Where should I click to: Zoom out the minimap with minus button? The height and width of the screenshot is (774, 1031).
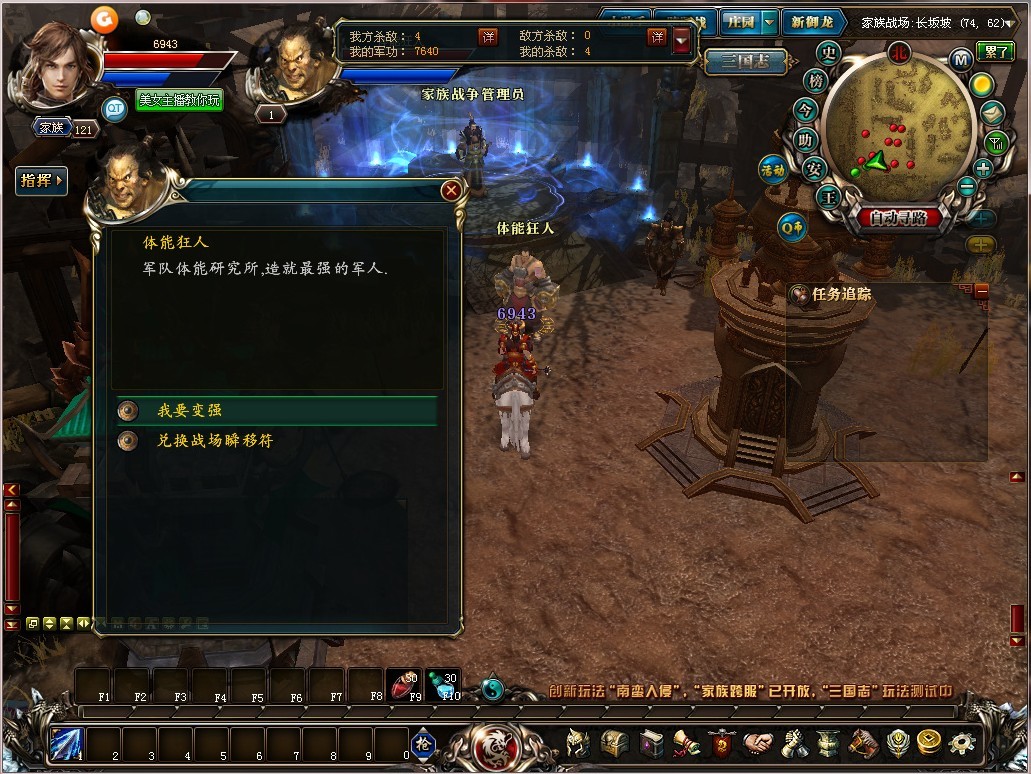click(966, 186)
